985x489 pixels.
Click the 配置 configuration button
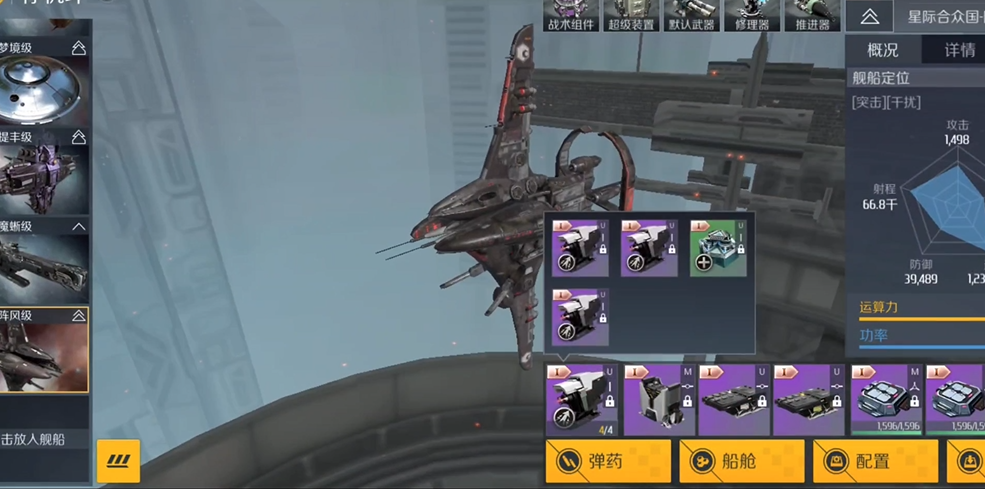click(x=875, y=461)
